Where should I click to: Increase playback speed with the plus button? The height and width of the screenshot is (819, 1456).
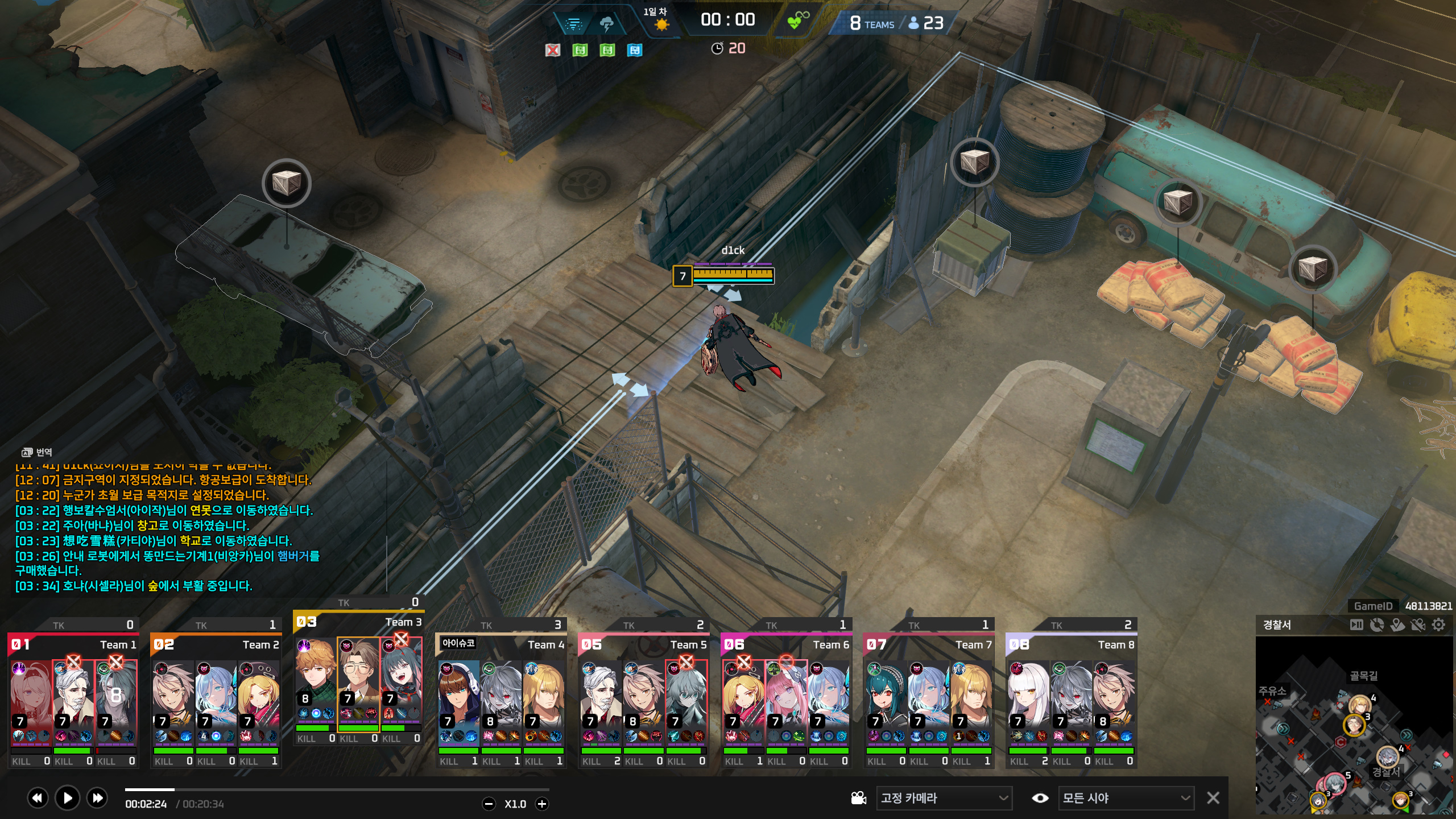pyautogui.click(x=542, y=804)
